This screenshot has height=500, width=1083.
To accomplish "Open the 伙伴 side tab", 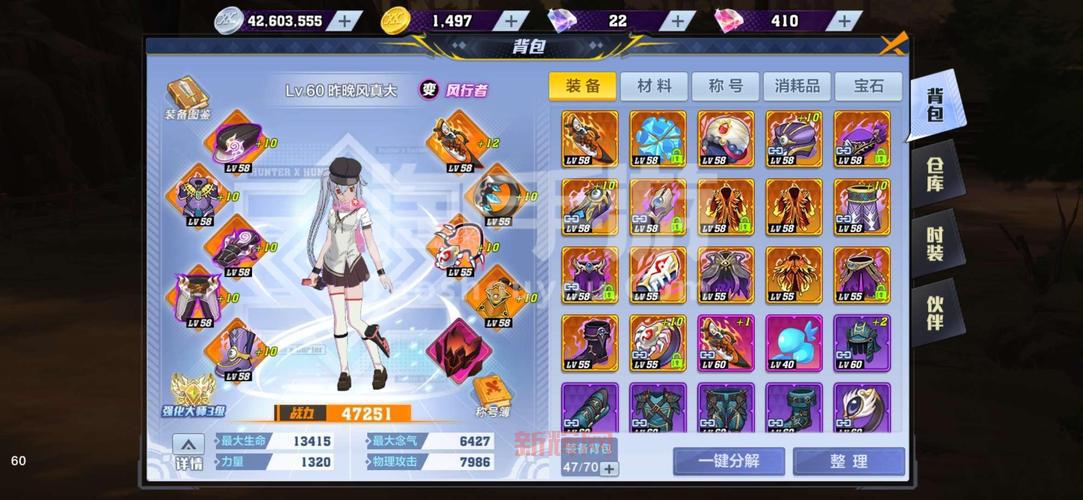I will (x=936, y=313).
